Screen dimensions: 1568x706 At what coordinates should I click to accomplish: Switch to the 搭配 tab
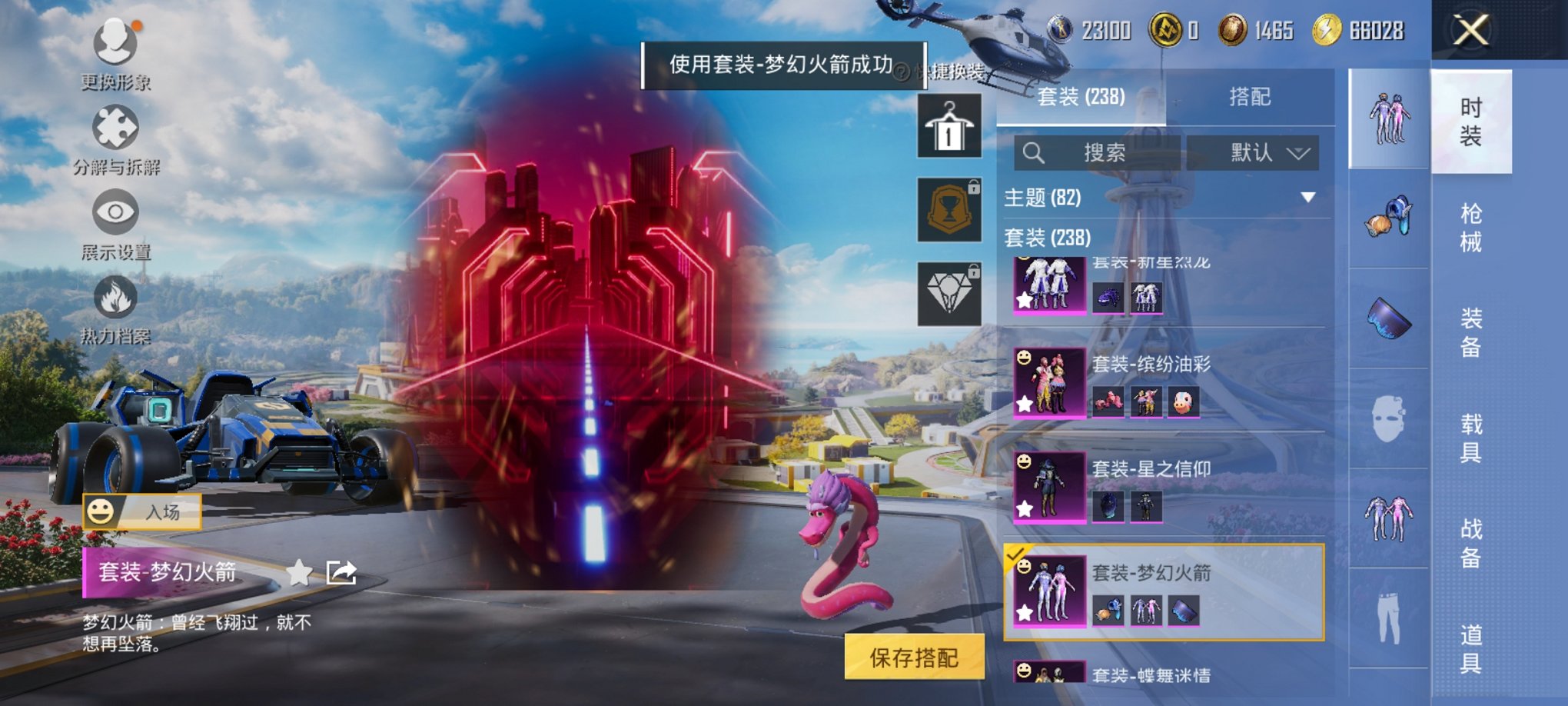[1249, 96]
